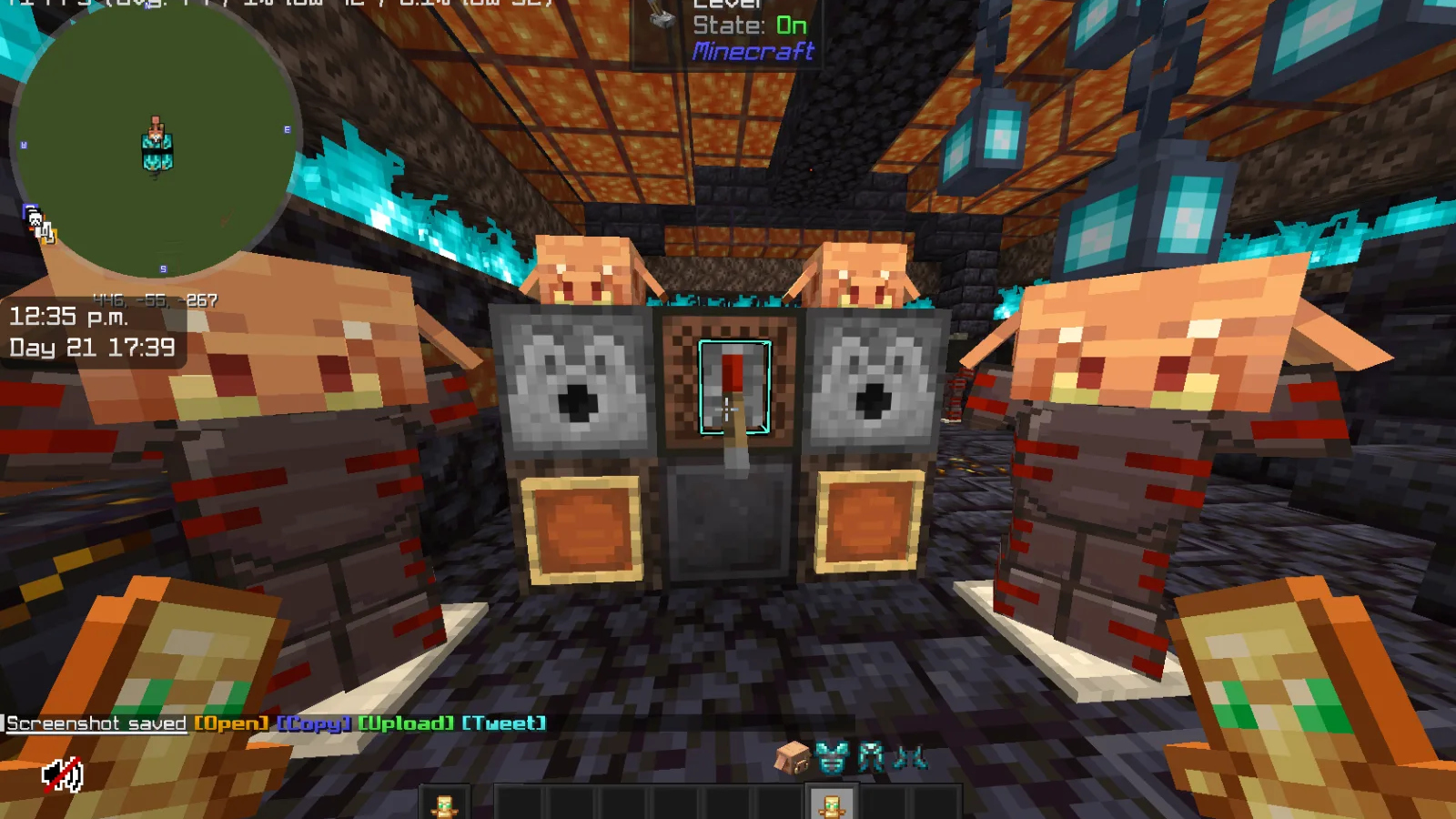This screenshot has width=1456, height=819.
Task: Click the skull waypoint icon on the minimap edge
Action: click(35, 217)
